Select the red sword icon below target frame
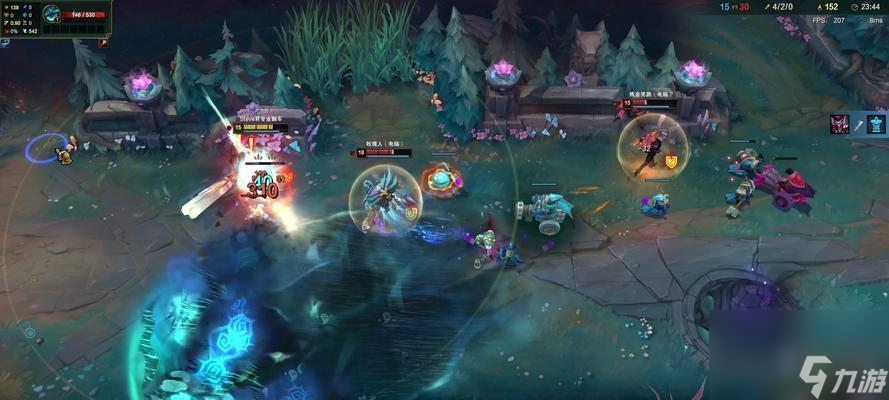 pos(103,43)
